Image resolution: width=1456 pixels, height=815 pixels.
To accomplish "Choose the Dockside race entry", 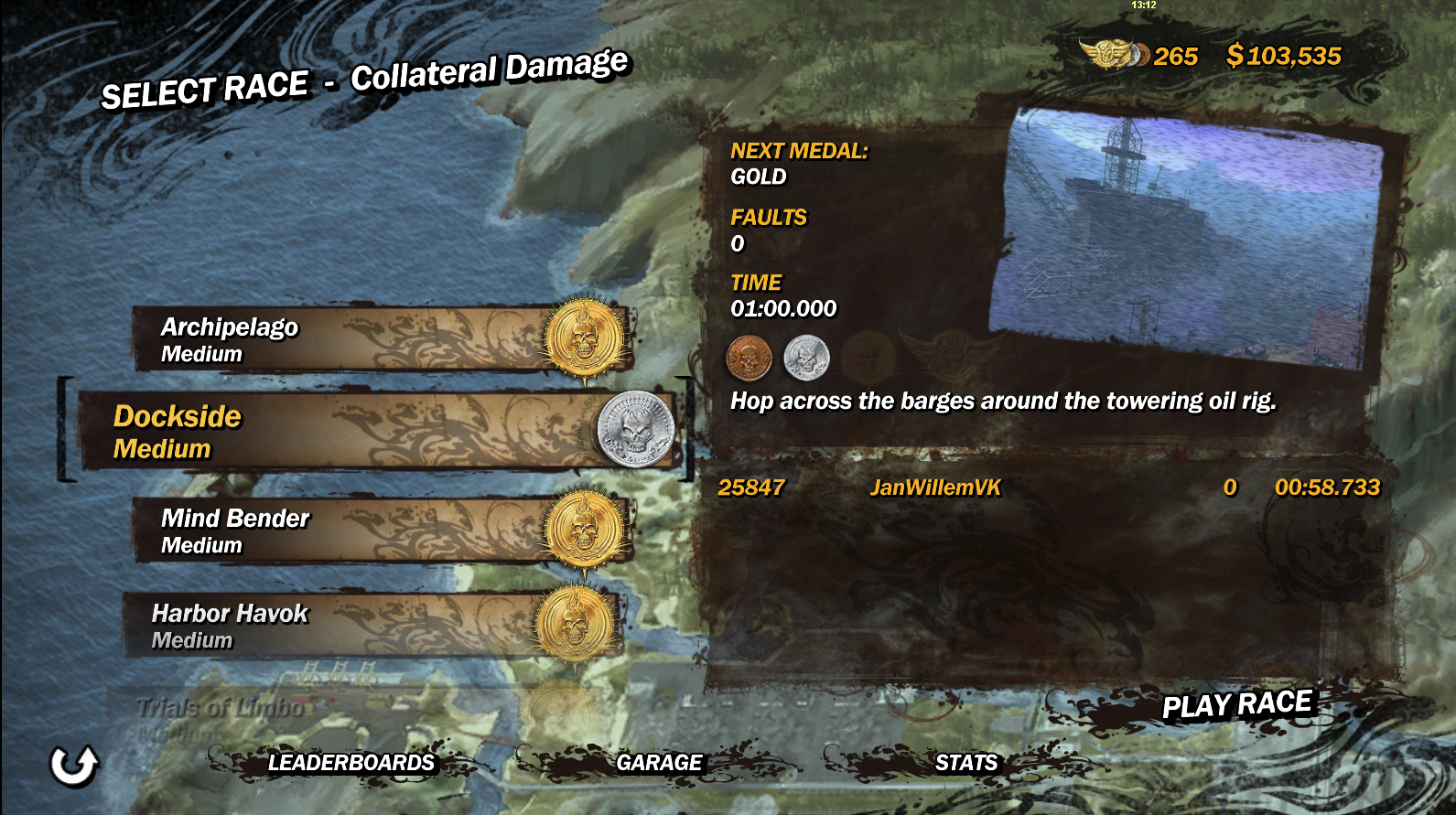I will (375, 430).
